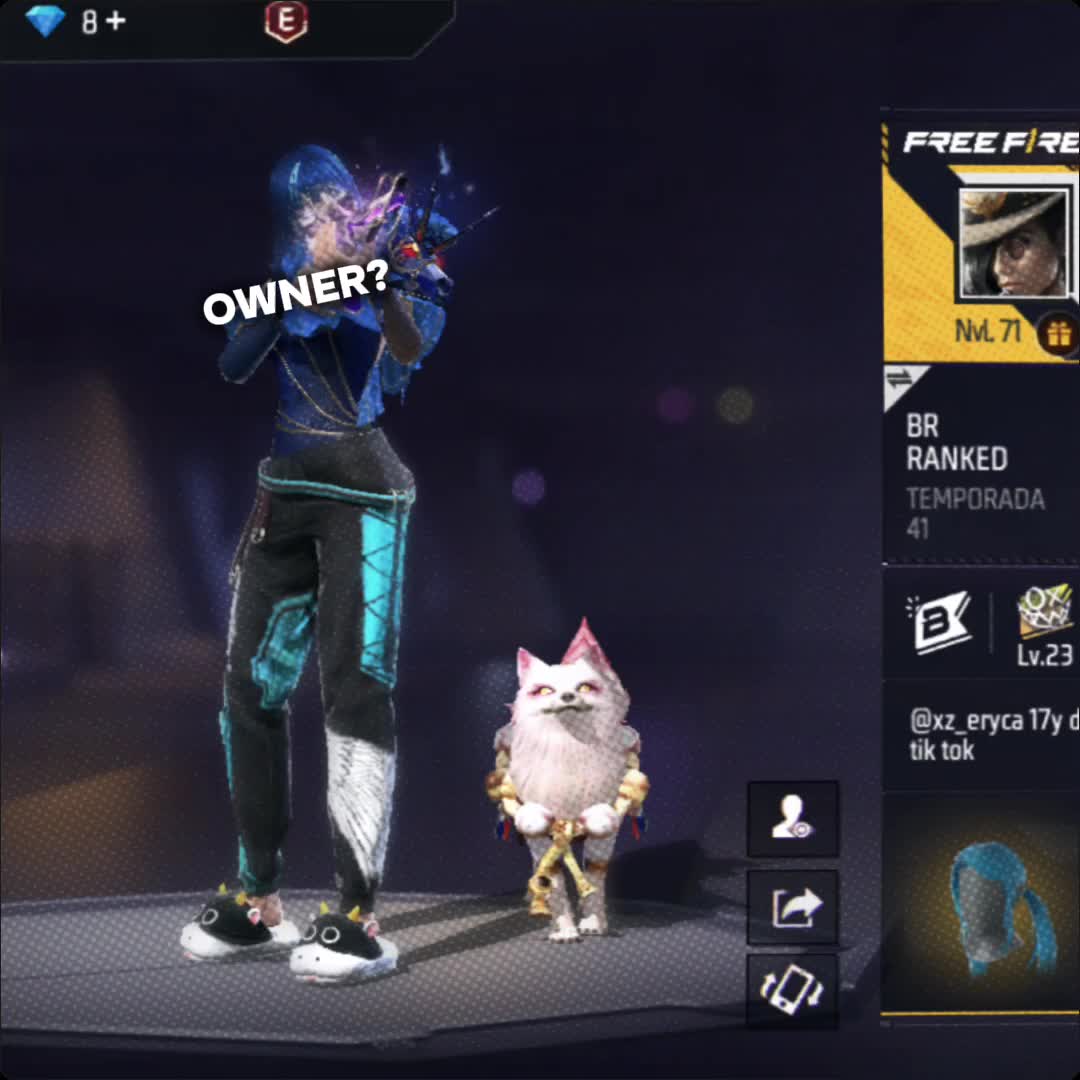Image resolution: width=1080 pixels, height=1080 pixels.
Task: Open the gift box icon
Action: pos(1058,333)
